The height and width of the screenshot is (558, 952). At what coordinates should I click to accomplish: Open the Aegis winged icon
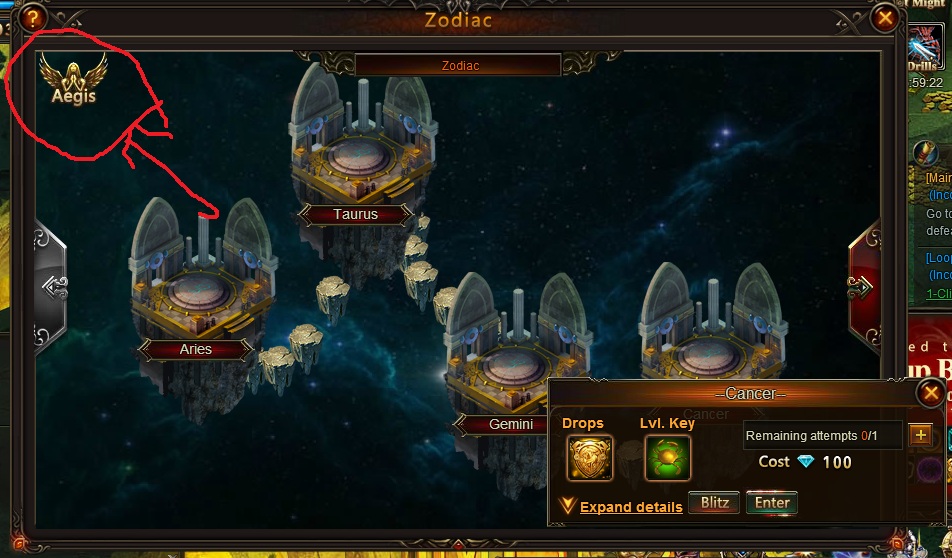click(x=73, y=80)
